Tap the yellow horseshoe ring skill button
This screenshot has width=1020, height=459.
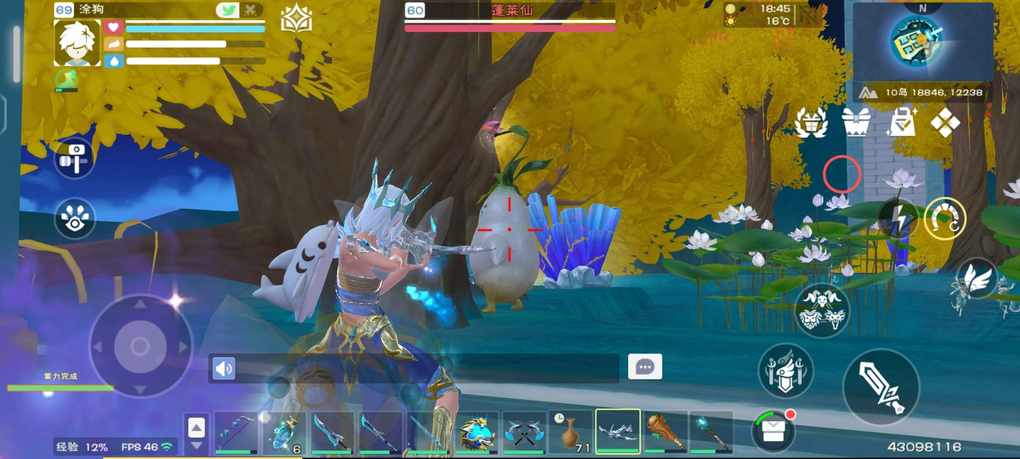(x=945, y=217)
